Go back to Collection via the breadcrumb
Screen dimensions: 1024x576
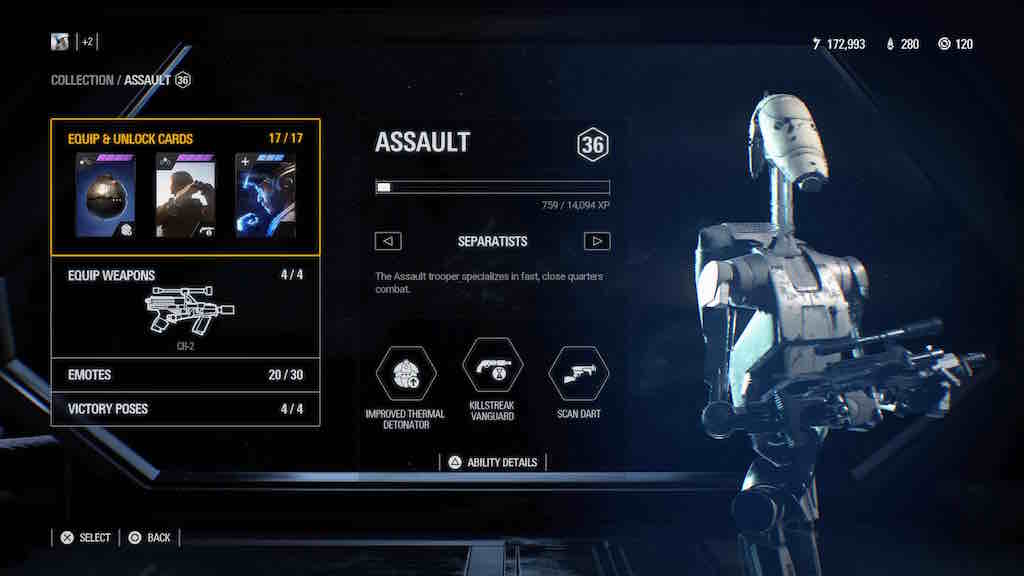pos(82,80)
